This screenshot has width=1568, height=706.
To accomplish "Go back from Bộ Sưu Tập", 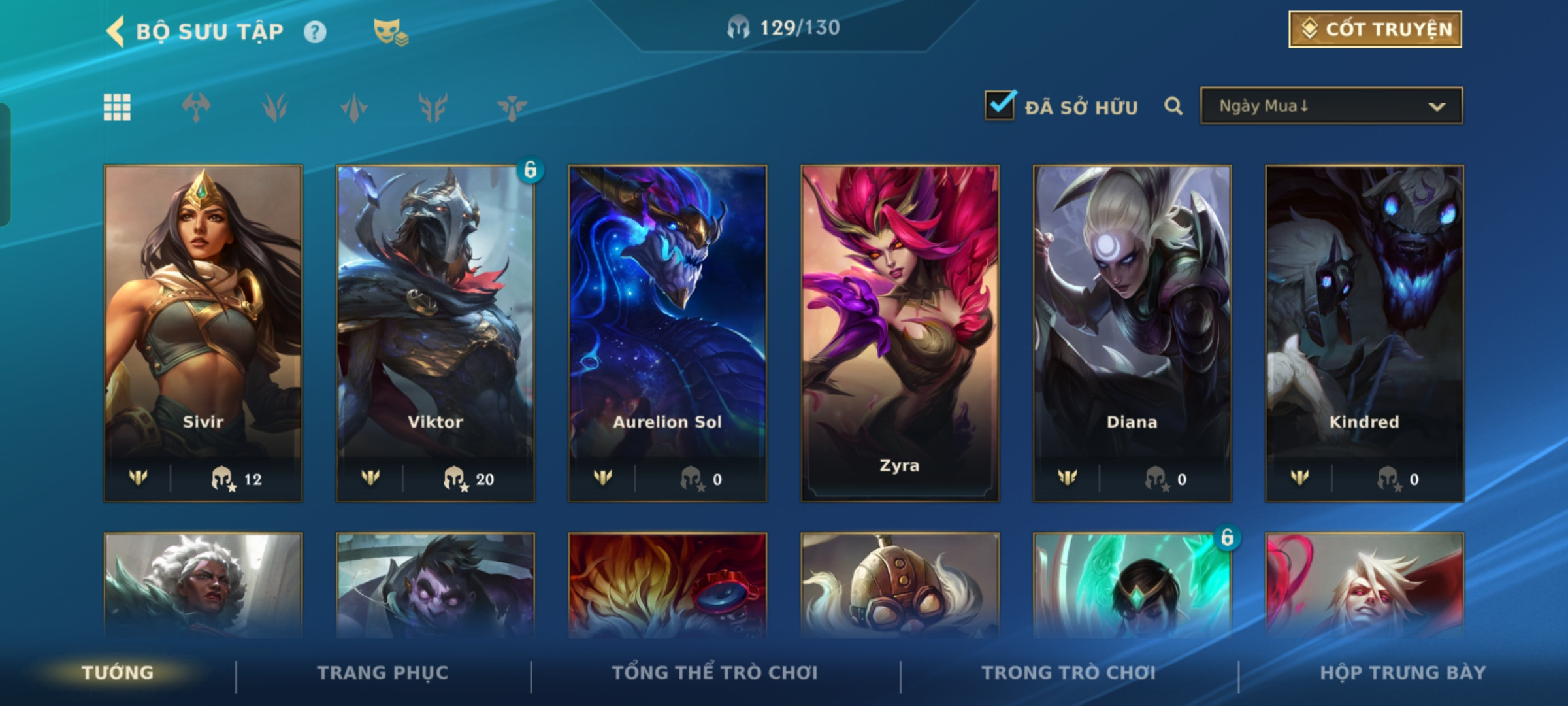I will tap(116, 31).
